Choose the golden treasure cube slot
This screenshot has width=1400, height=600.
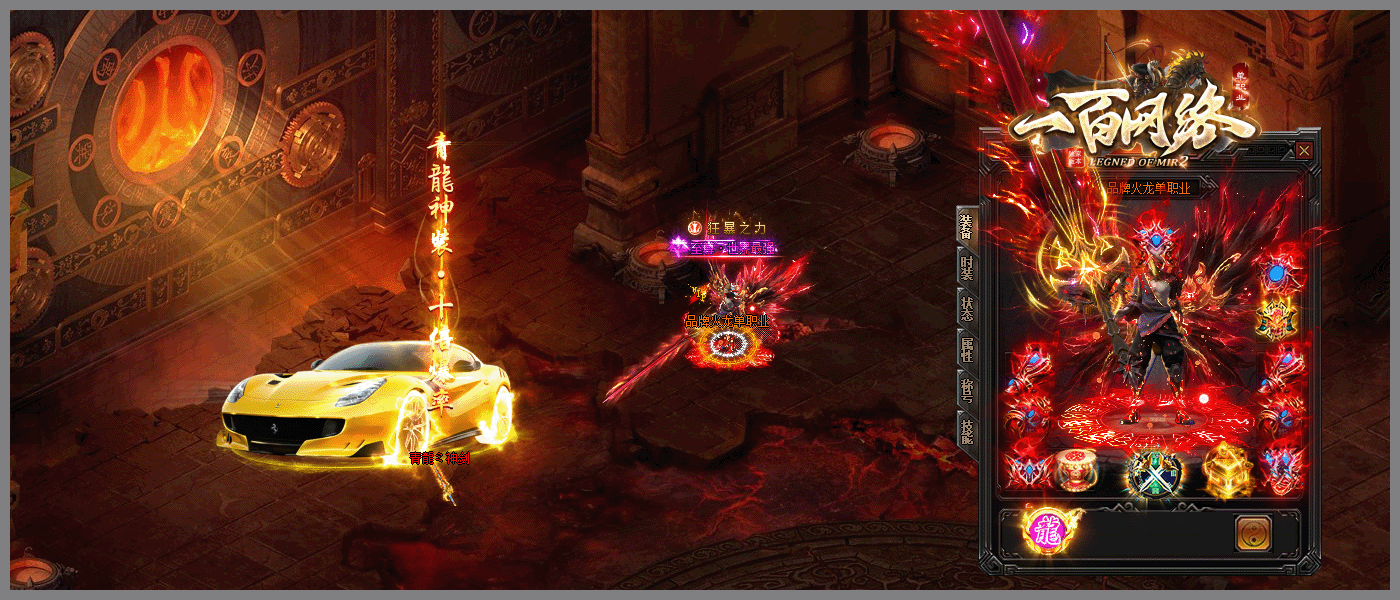[x=1226, y=470]
